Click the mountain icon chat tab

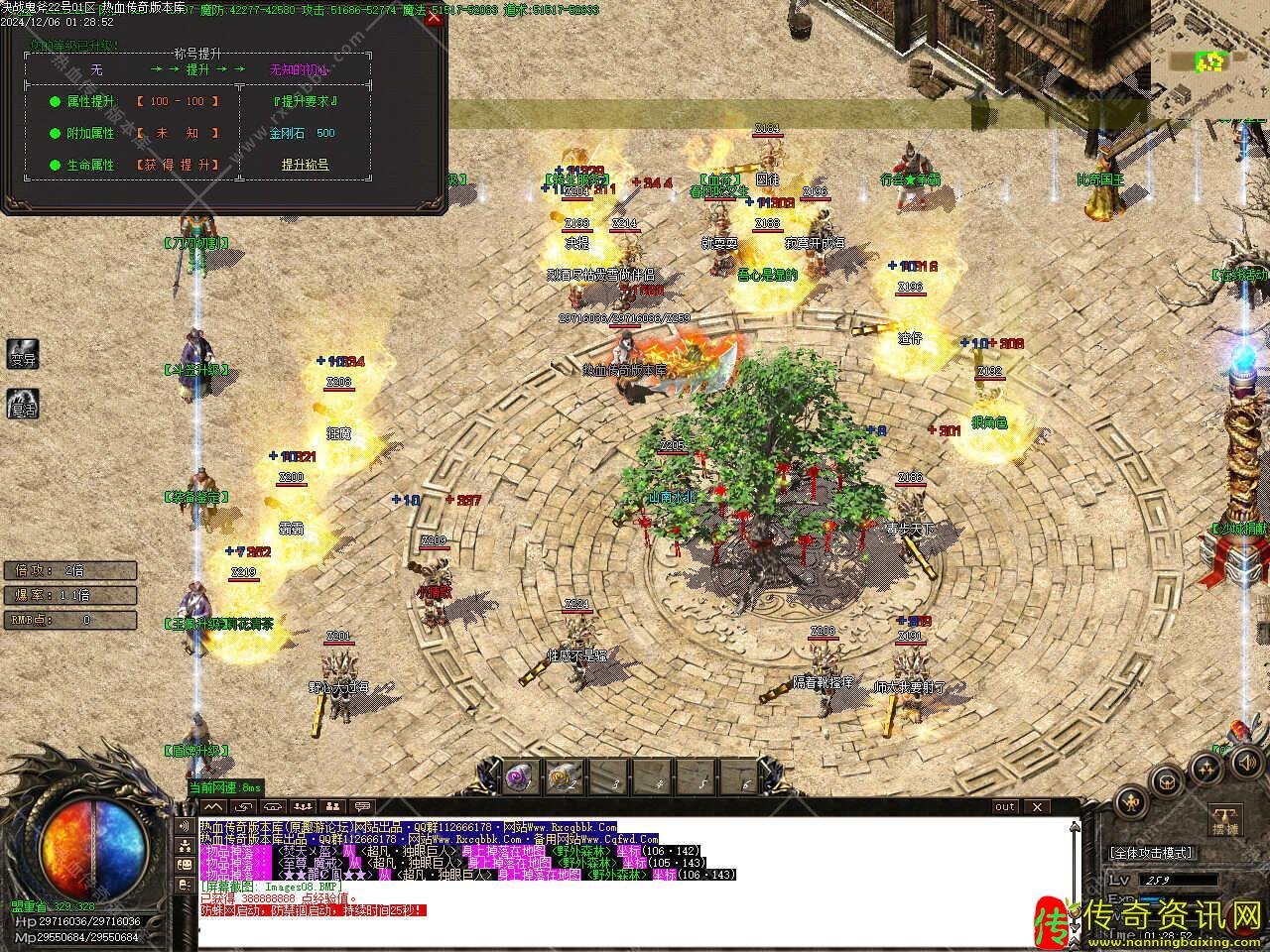[x=214, y=807]
